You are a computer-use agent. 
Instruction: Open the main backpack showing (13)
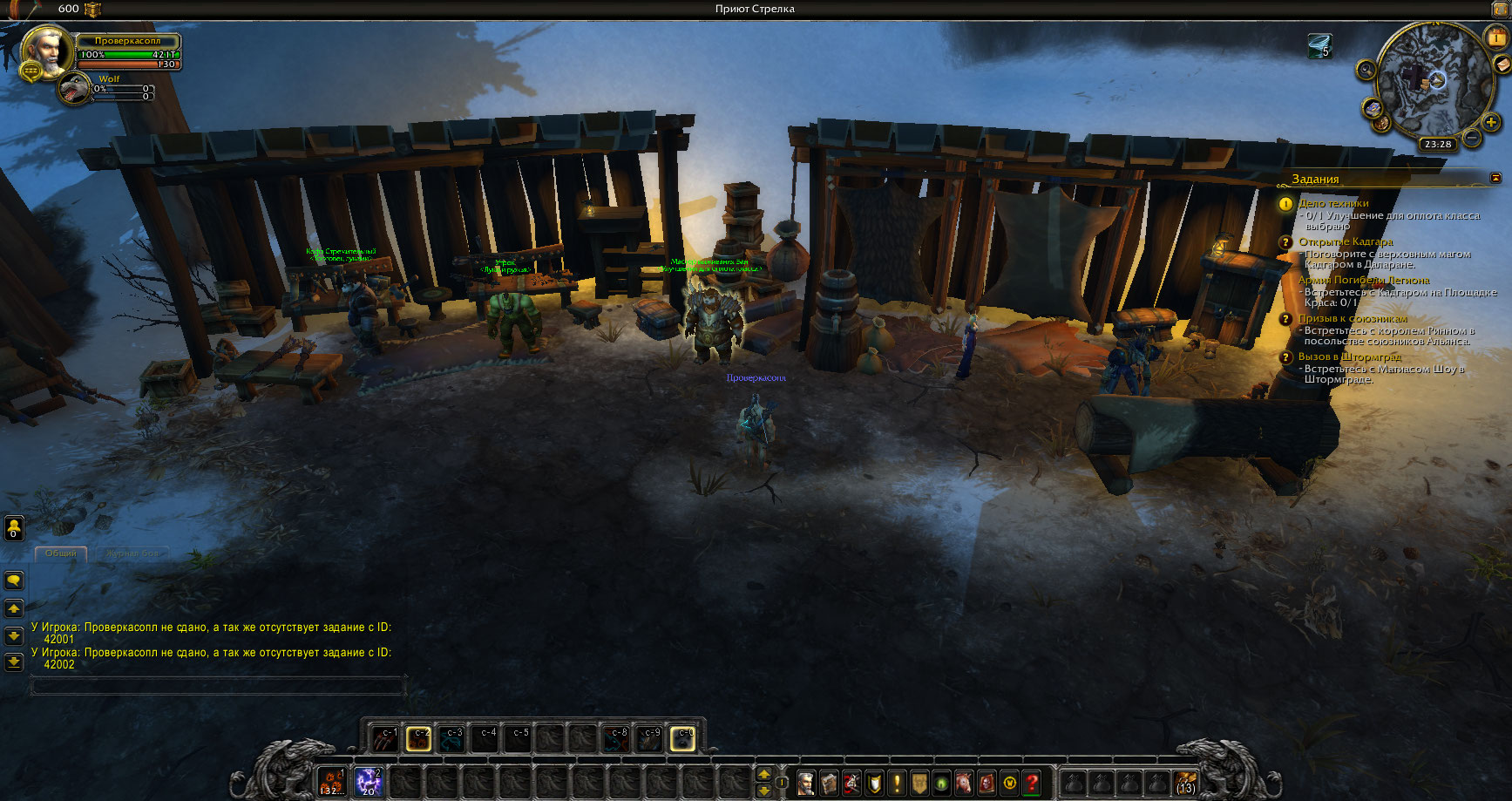point(1185,782)
